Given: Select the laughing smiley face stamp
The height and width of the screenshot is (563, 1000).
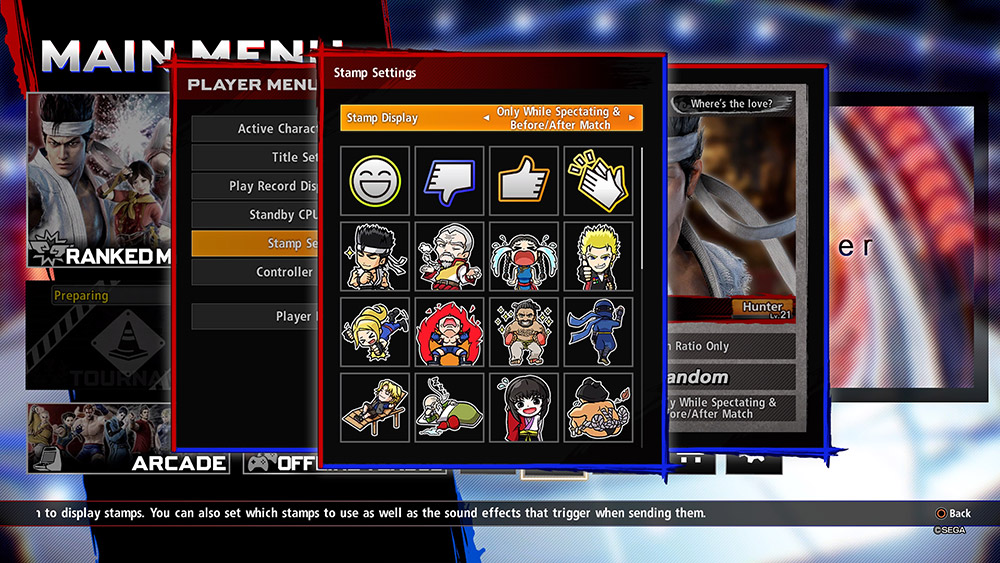Looking at the screenshot, I should (375, 181).
